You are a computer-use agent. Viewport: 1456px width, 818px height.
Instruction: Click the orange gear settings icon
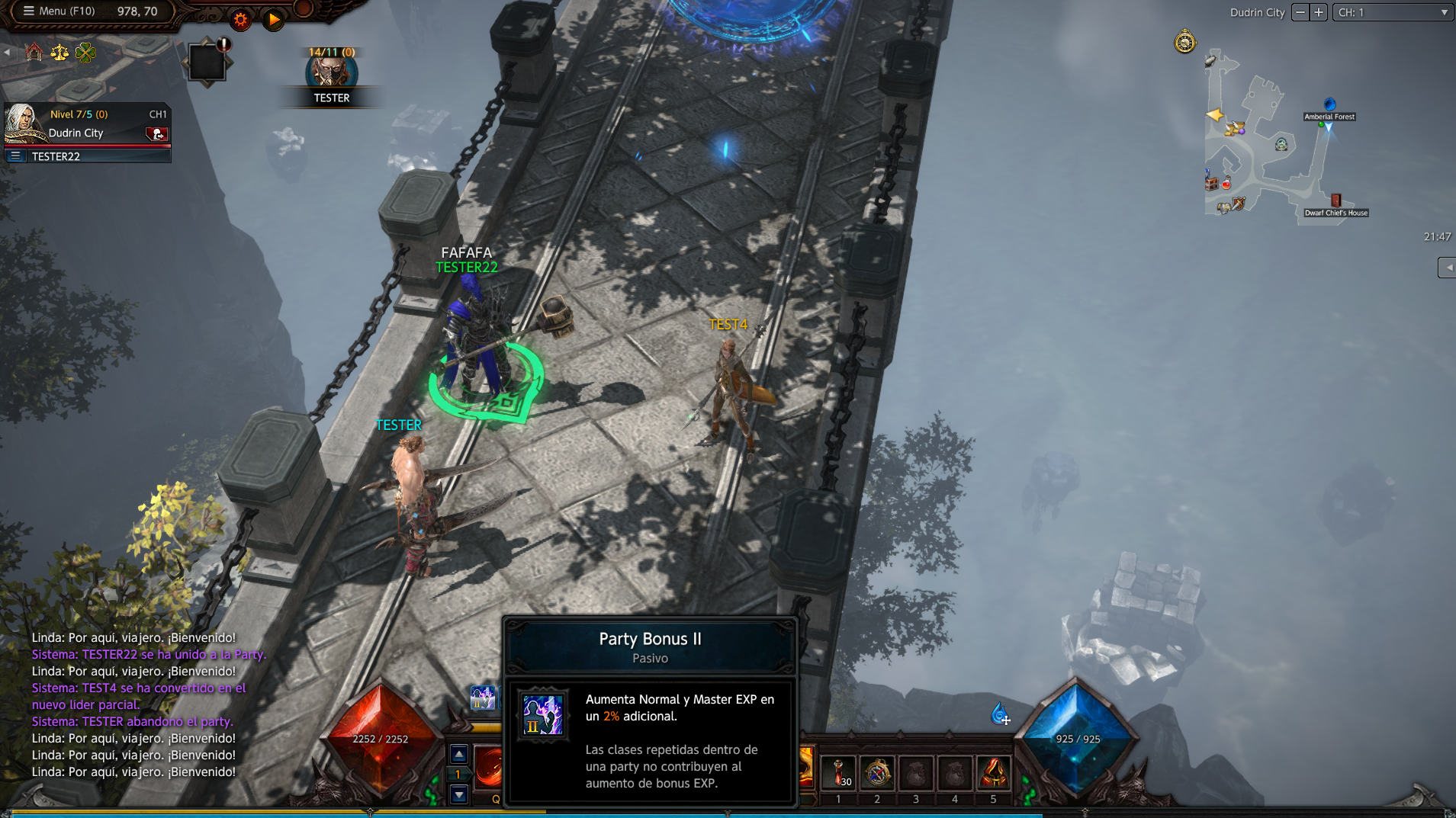pos(240,20)
